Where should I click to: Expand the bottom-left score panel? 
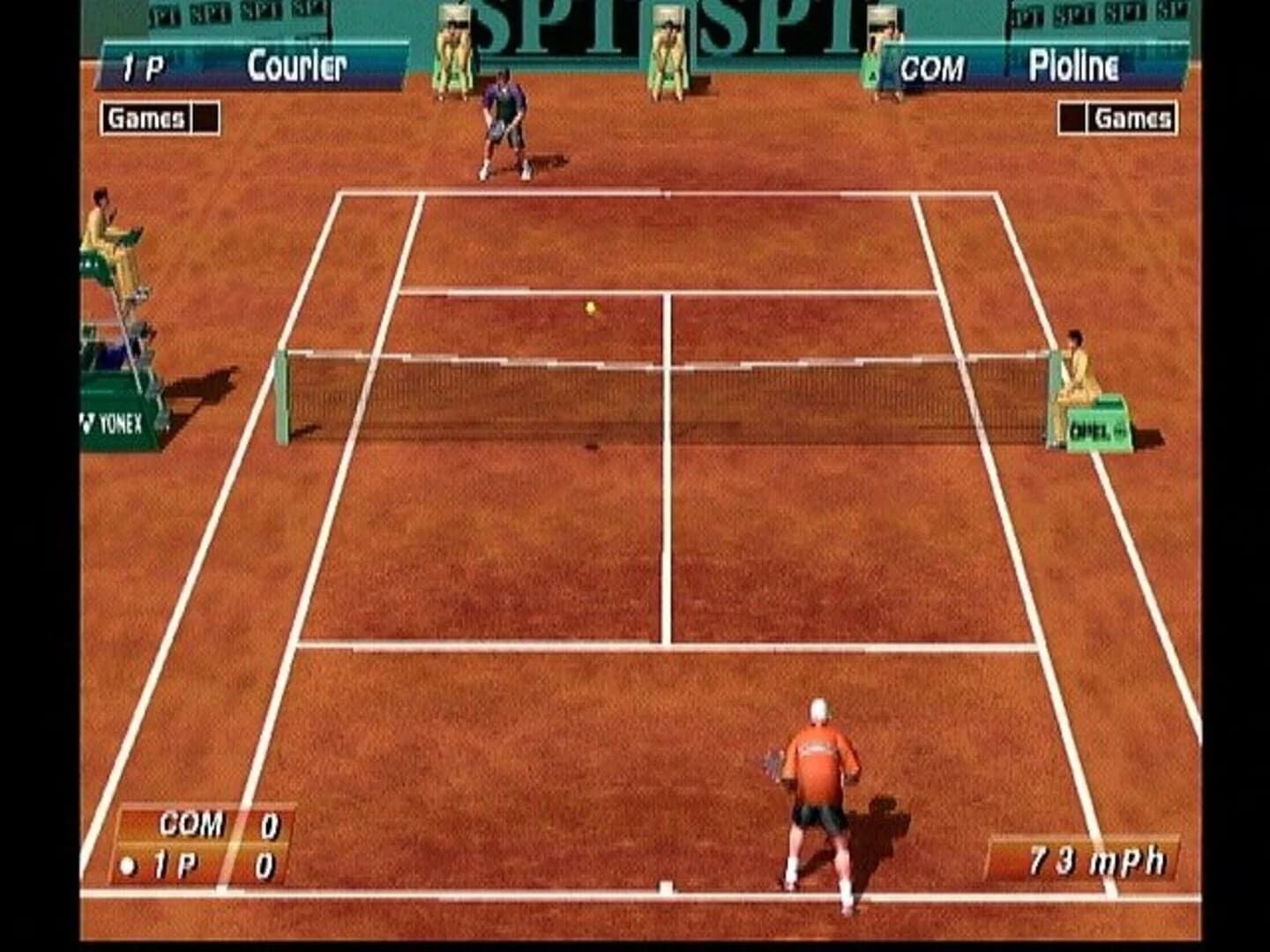tap(205, 846)
